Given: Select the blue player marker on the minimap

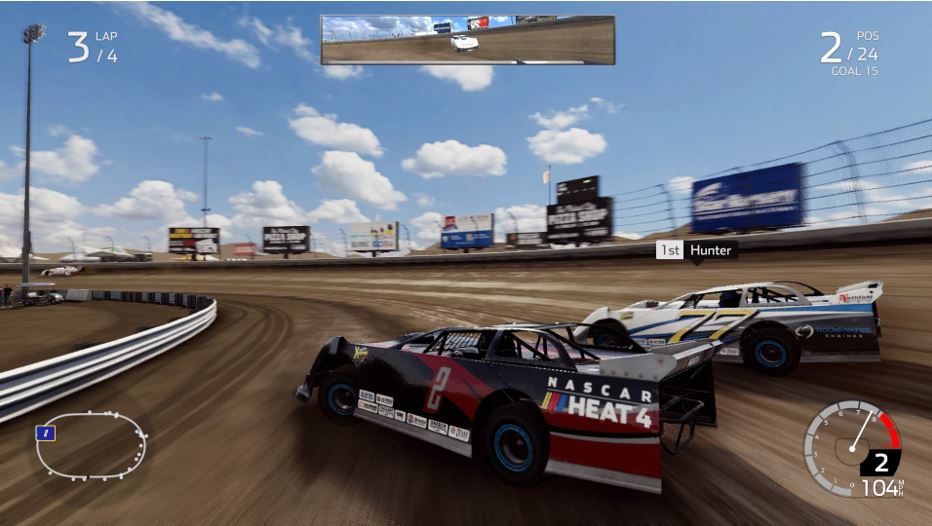Looking at the screenshot, I should pyautogui.click(x=44, y=433).
